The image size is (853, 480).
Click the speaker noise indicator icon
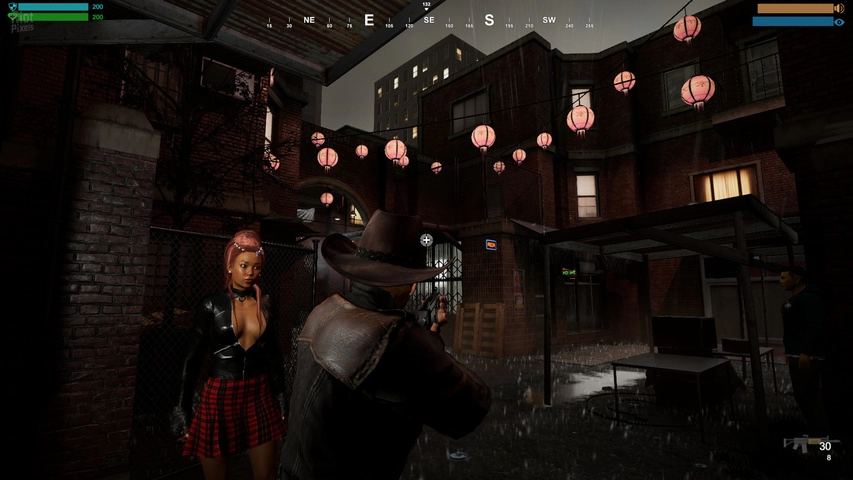(x=839, y=8)
